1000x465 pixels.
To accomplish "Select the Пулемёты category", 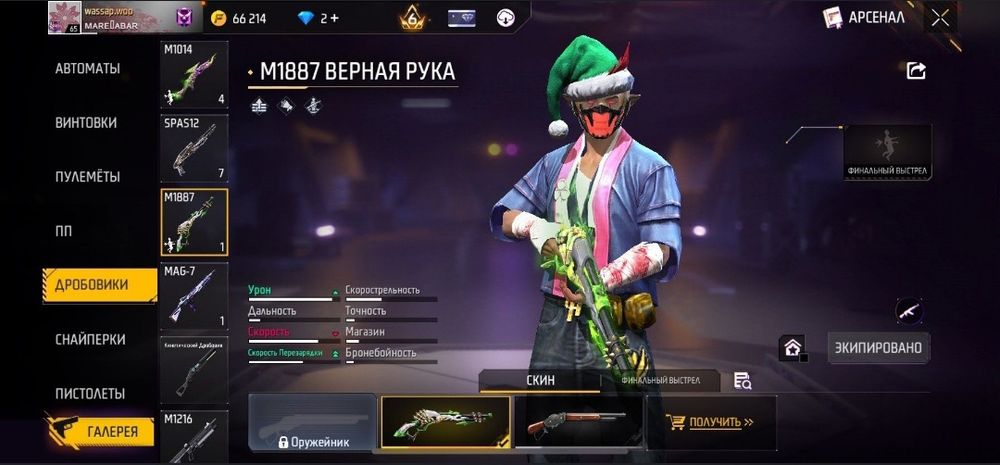I will [87, 177].
